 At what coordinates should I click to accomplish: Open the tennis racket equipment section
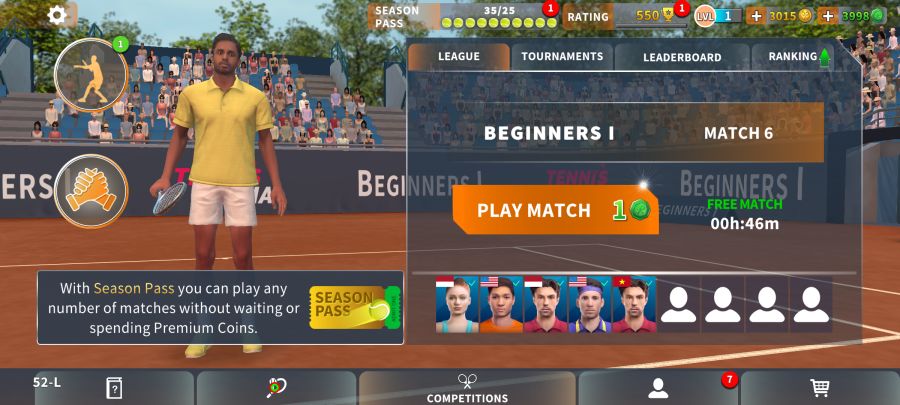pyautogui.click(x=276, y=388)
